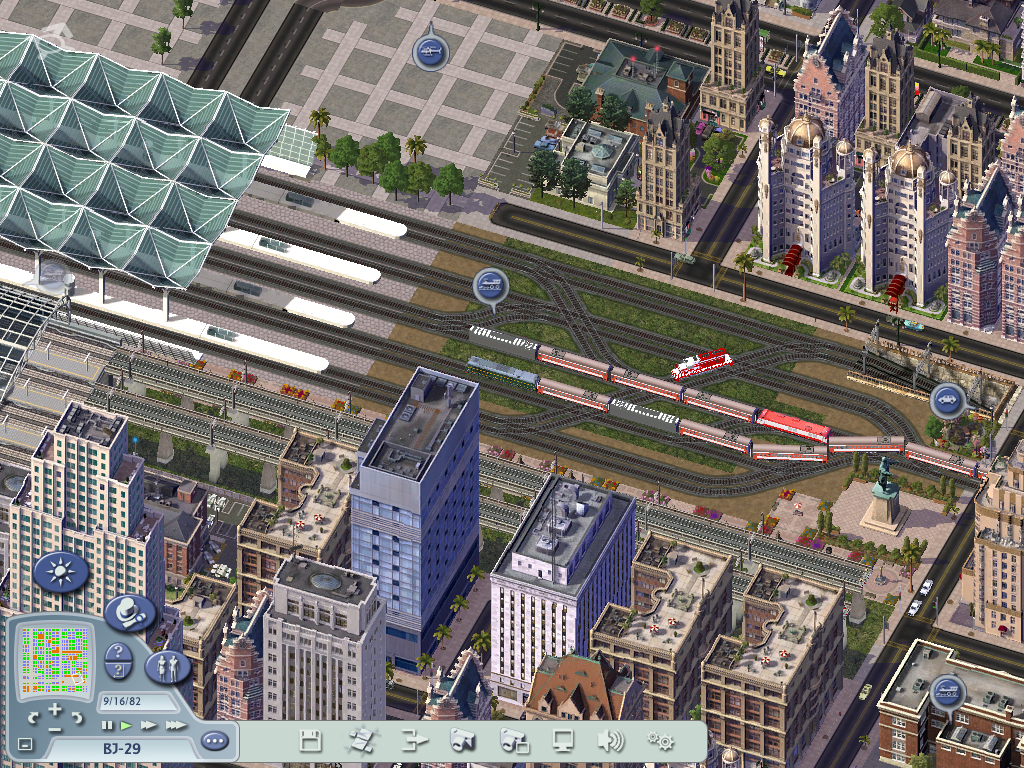The width and height of the screenshot is (1024, 768).
Task: Set the simulation to normal play speed
Action: 126,725
